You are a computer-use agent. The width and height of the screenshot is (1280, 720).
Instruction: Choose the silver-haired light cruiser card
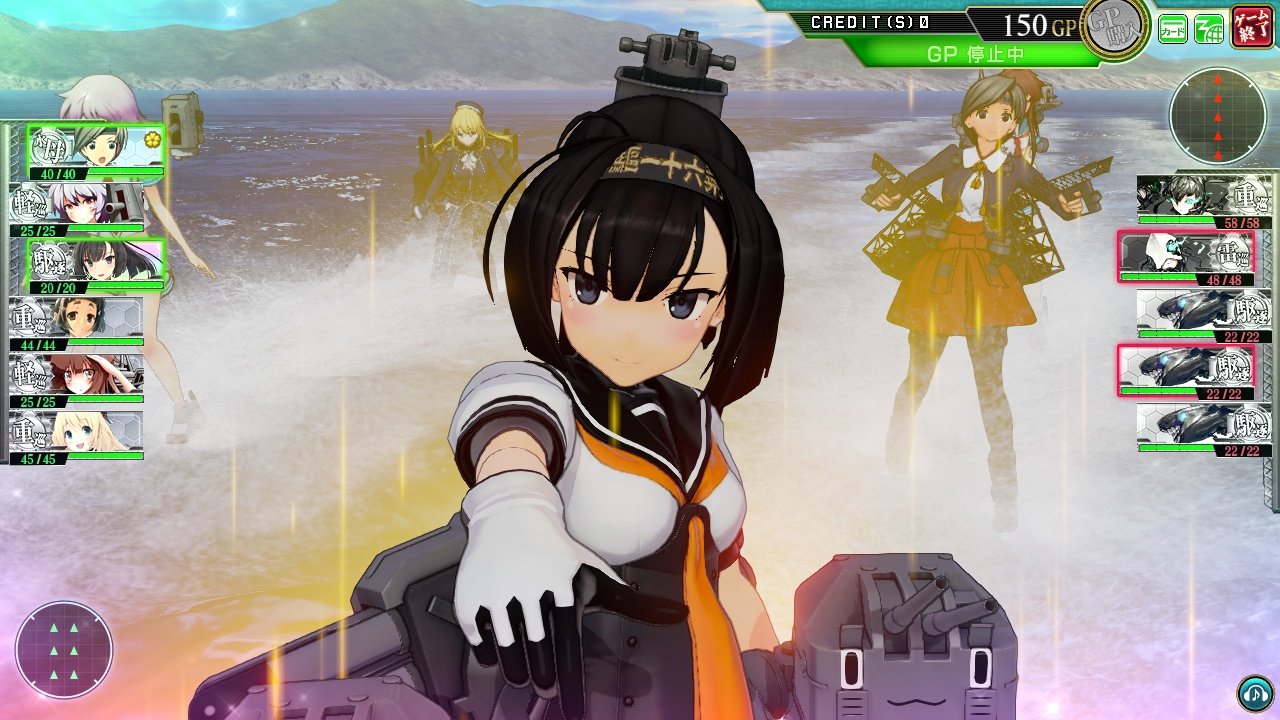point(76,207)
